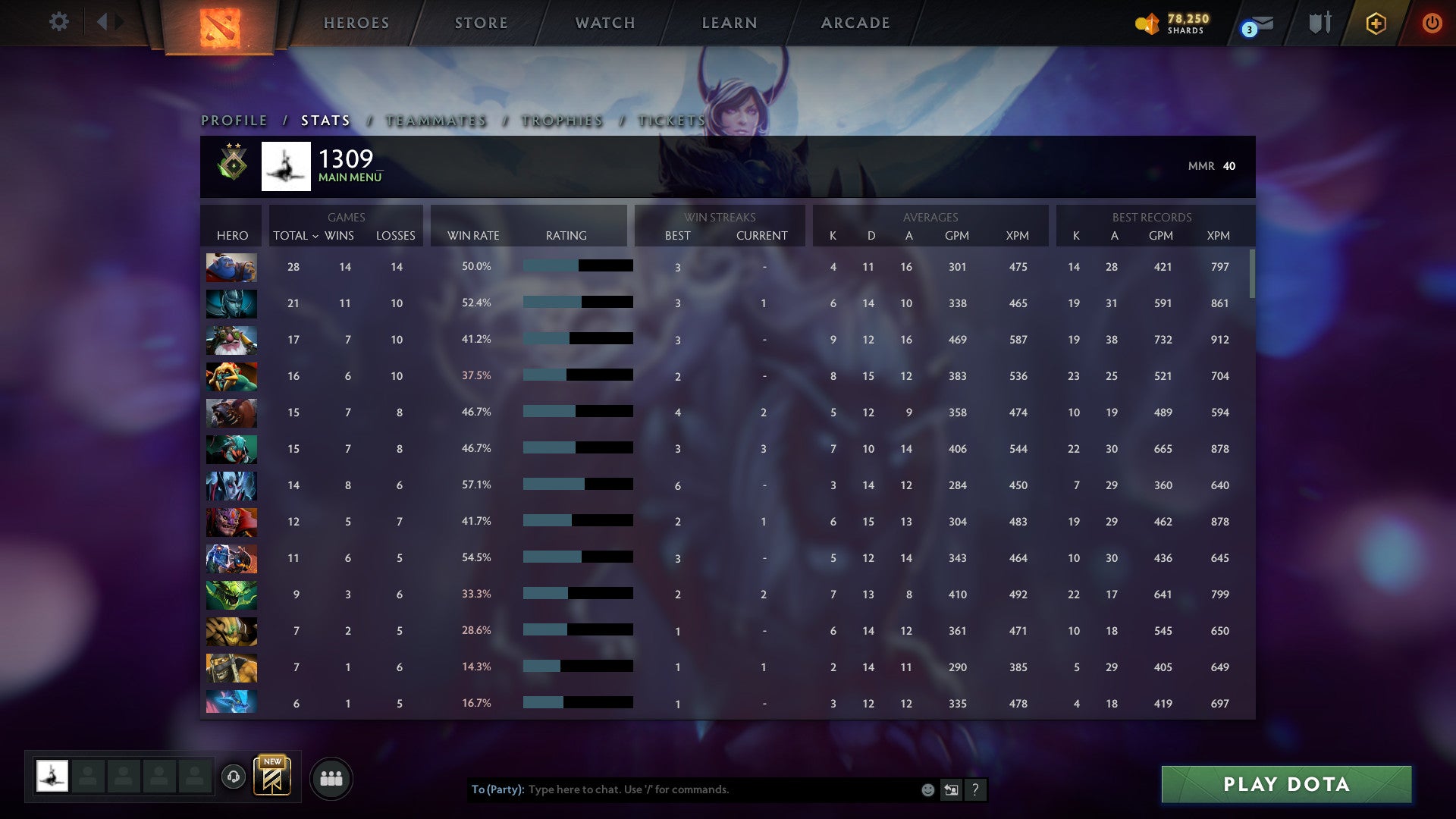The height and width of the screenshot is (819, 1456).
Task: Open the emoticon picker in the chatbar
Action: (927, 789)
